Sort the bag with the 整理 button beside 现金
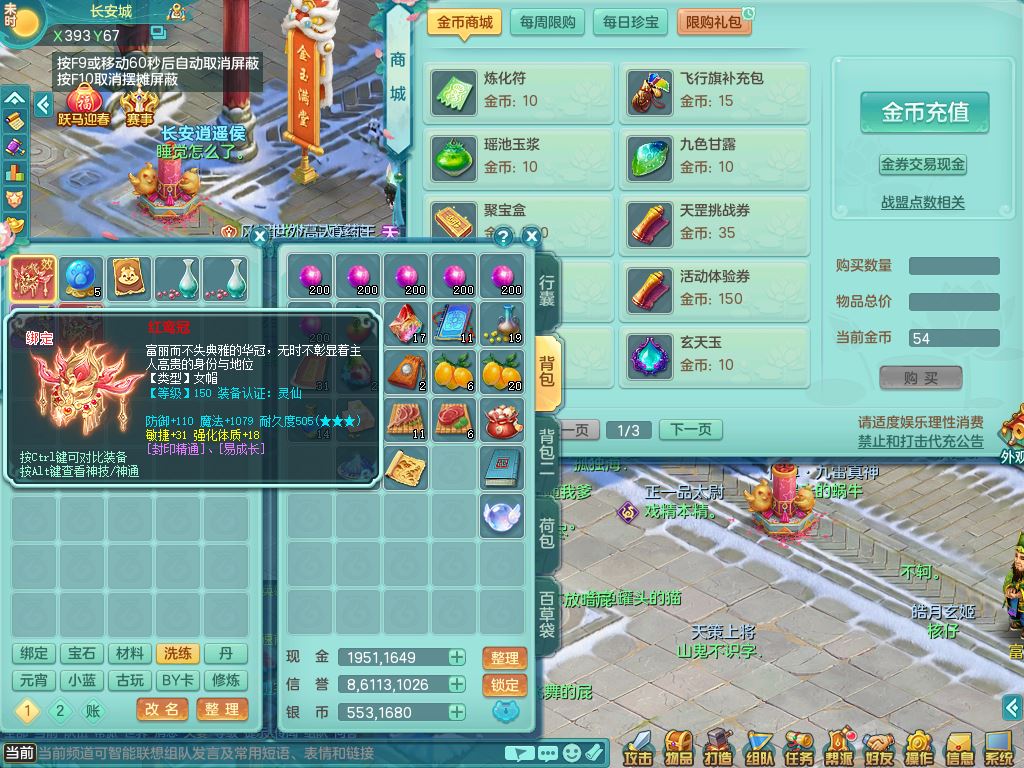The image size is (1024, 768). (x=504, y=658)
